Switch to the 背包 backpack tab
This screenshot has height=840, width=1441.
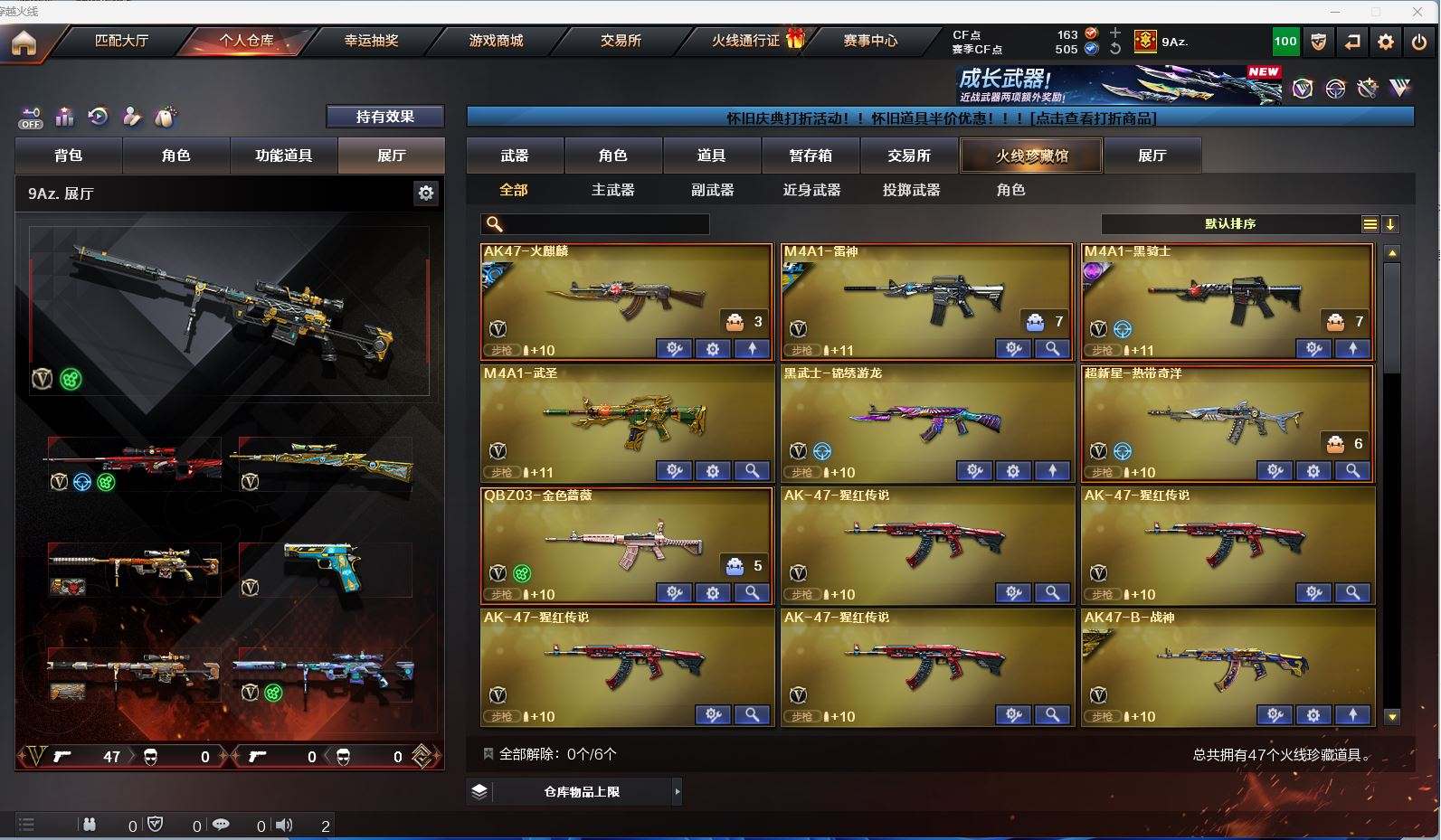tap(69, 156)
